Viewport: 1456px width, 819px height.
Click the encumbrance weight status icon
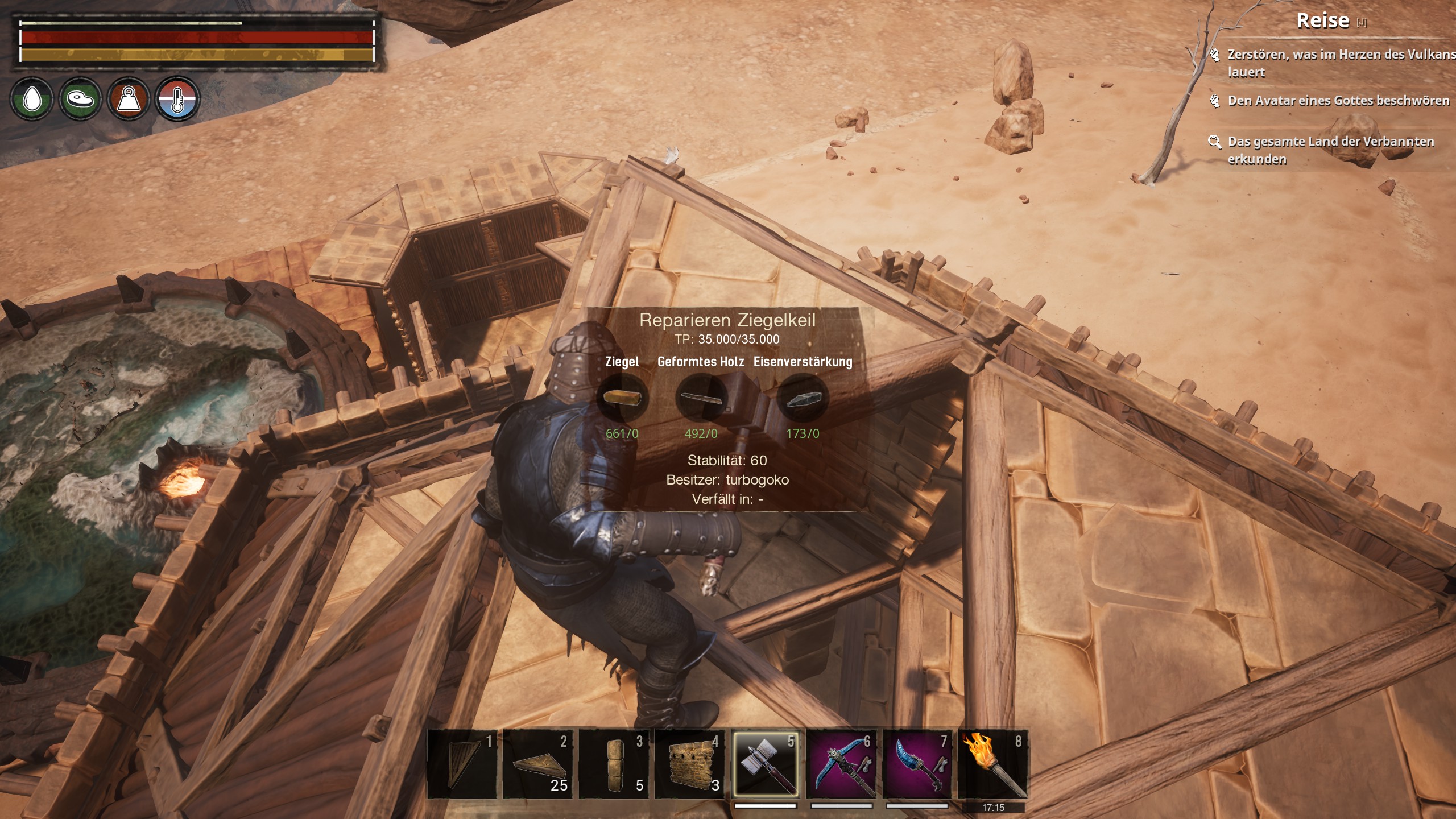(129, 100)
